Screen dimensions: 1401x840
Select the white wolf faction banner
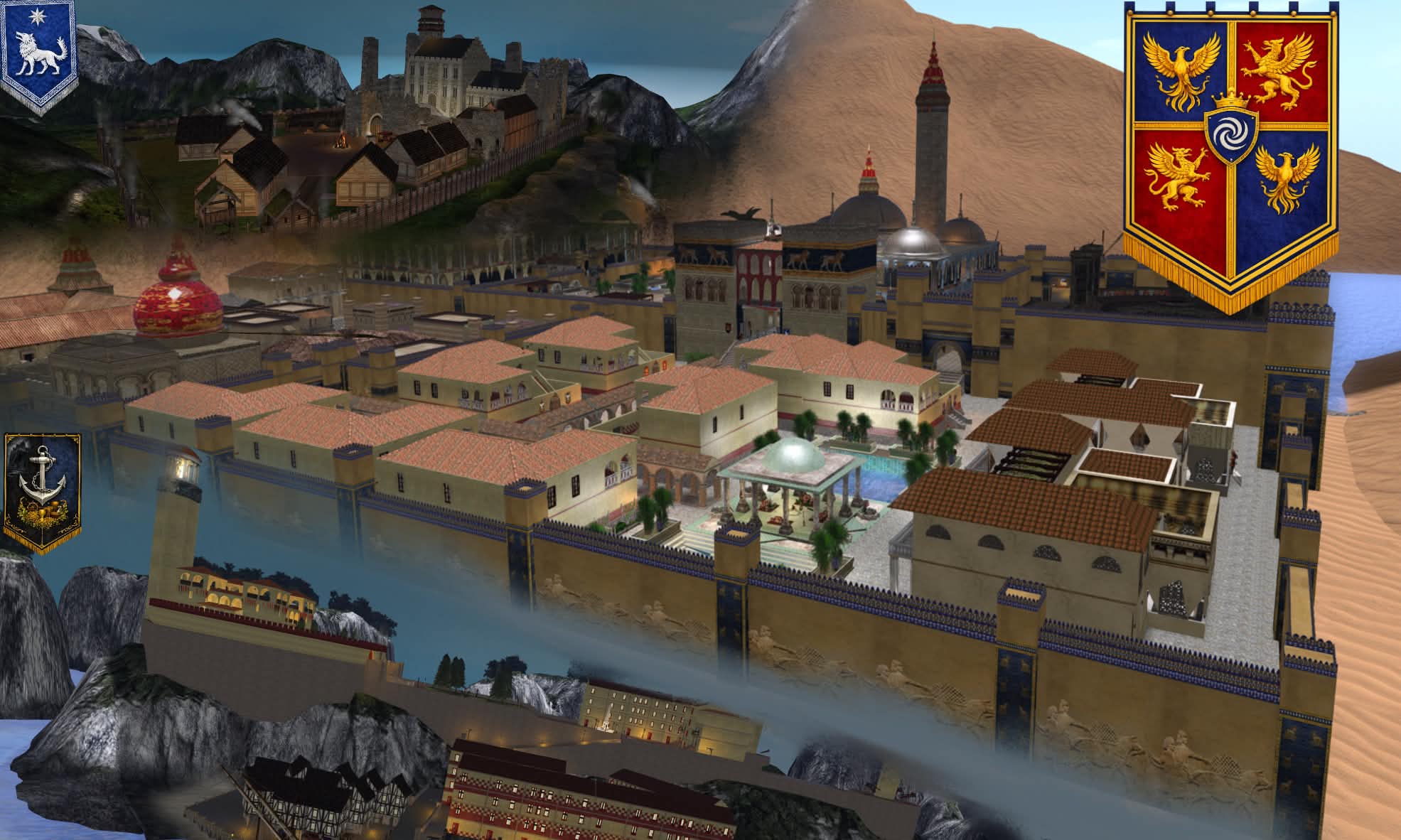point(38,53)
